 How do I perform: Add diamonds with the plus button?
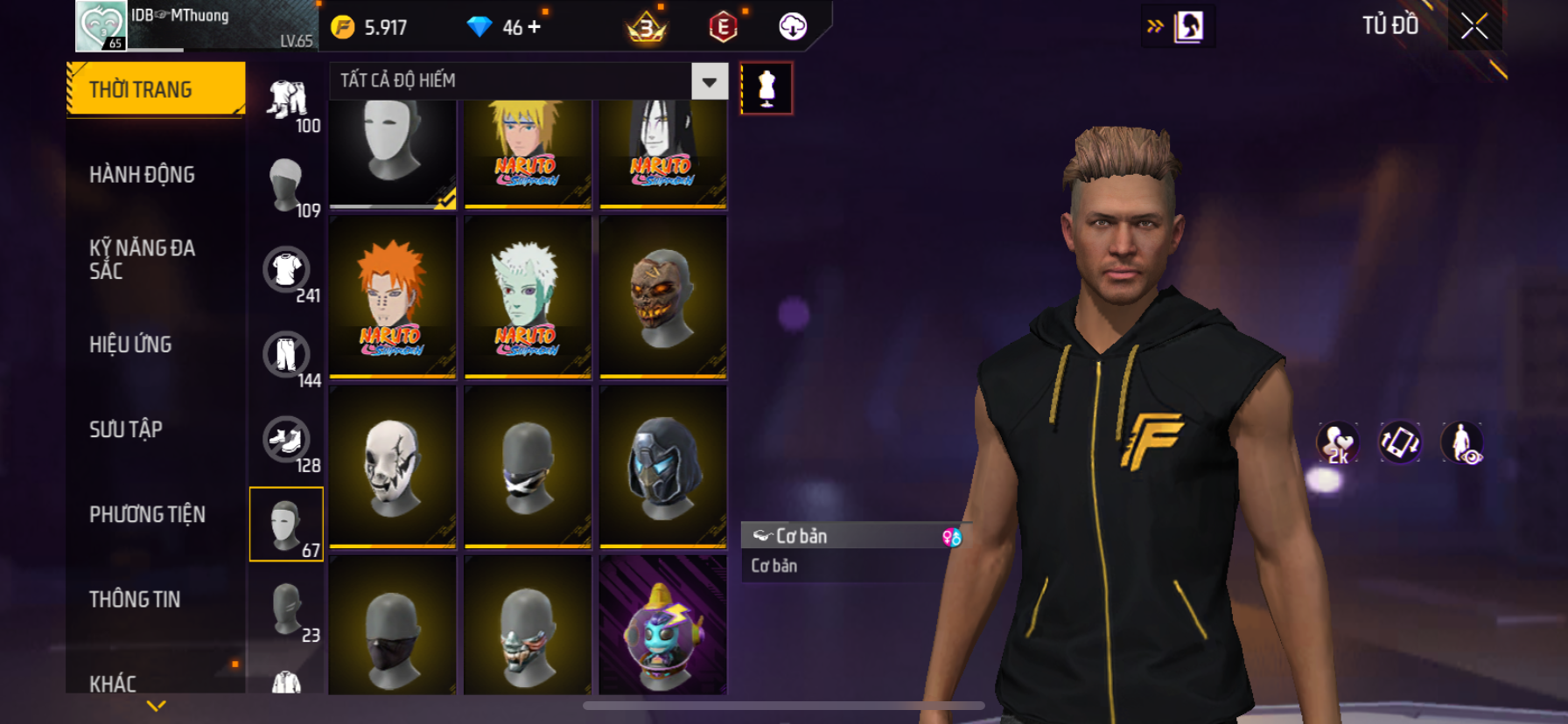(x=535, y=27)
